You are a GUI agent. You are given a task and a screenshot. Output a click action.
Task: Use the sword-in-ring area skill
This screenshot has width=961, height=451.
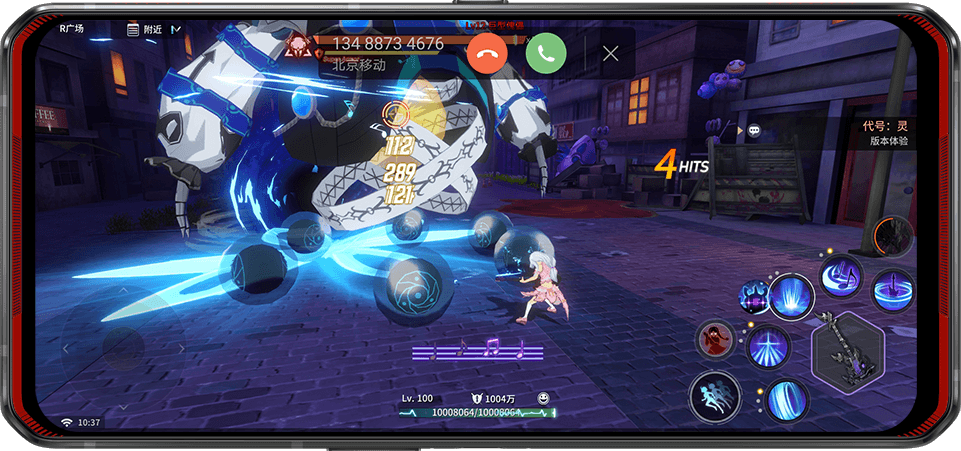pyautogui.click(x=892, y=290)
